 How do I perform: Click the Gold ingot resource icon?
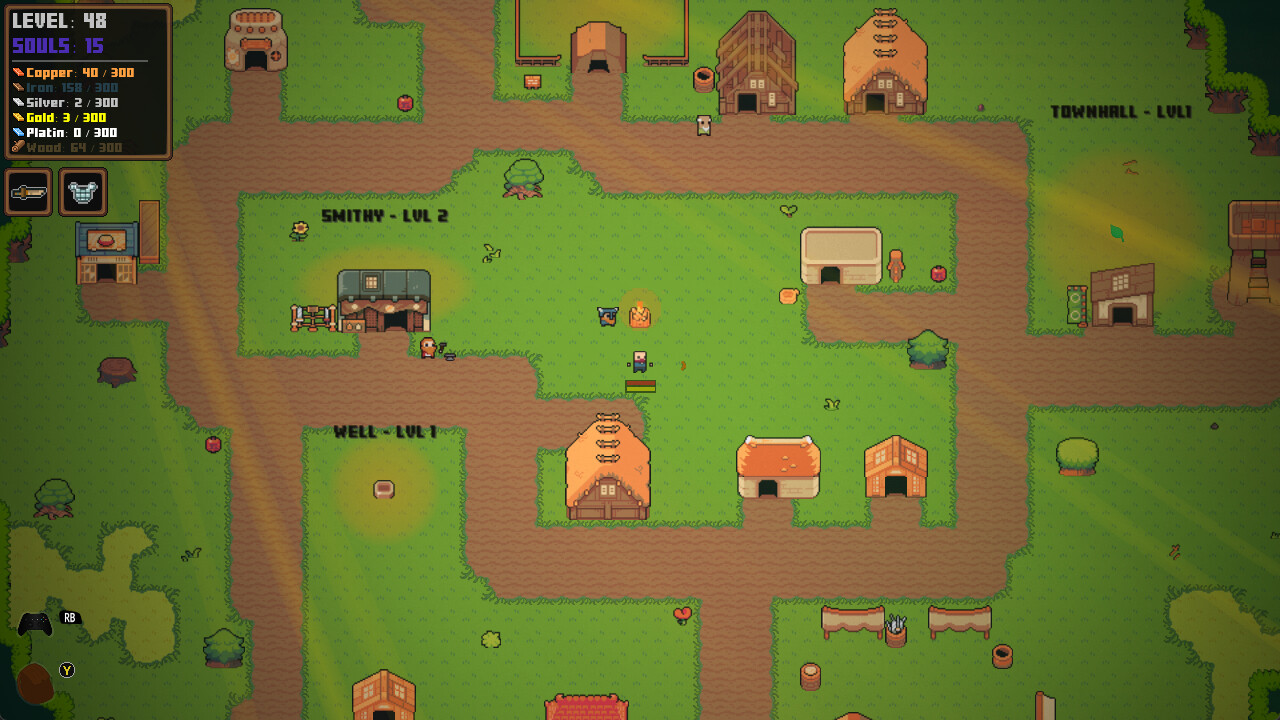tap(17, 117)
